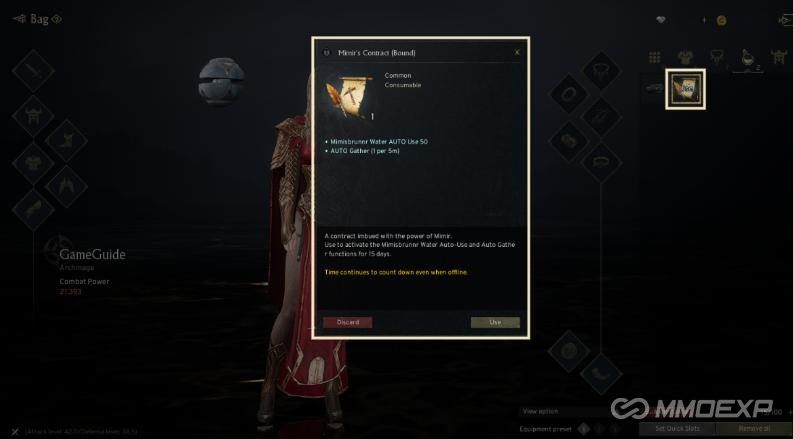Show all items grid tab
Image resolution: width=793 pixels, height=439 pixels.
click(655, 57)
